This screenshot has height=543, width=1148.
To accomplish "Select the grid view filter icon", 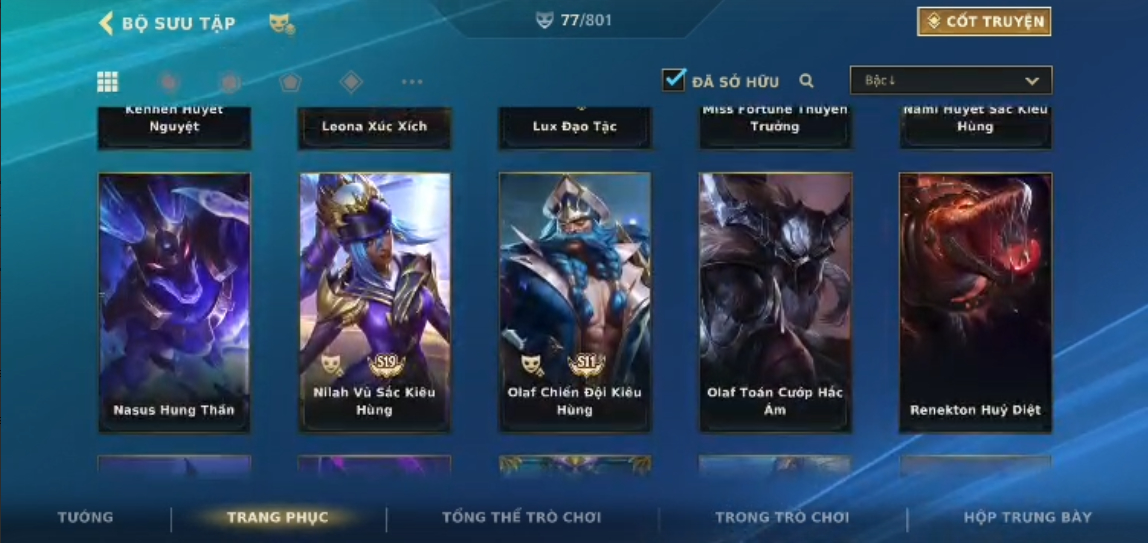I will click(108, 82).
